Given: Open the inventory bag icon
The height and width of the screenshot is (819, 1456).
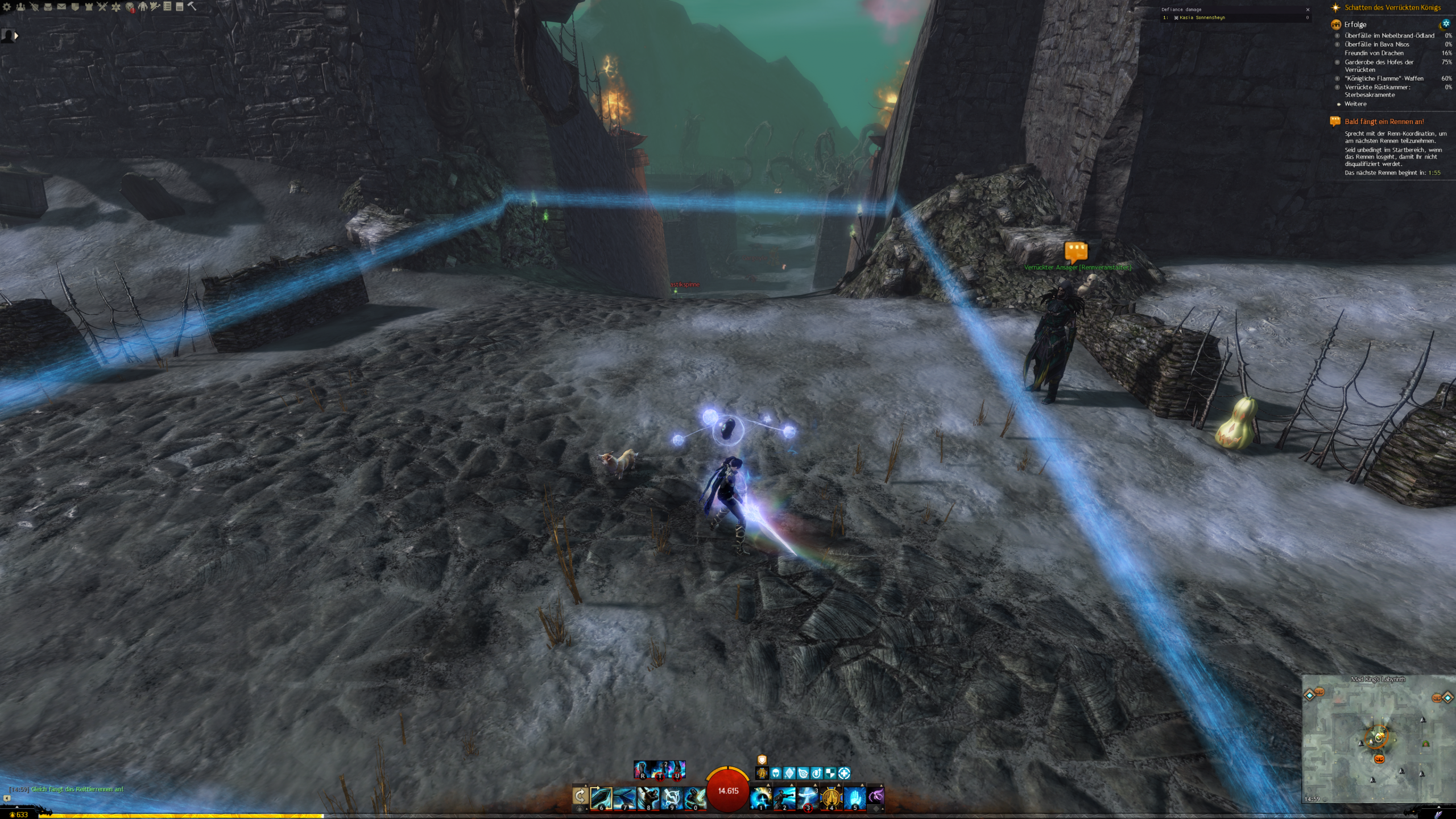Looking at the screenshot, I should [48, 7].
